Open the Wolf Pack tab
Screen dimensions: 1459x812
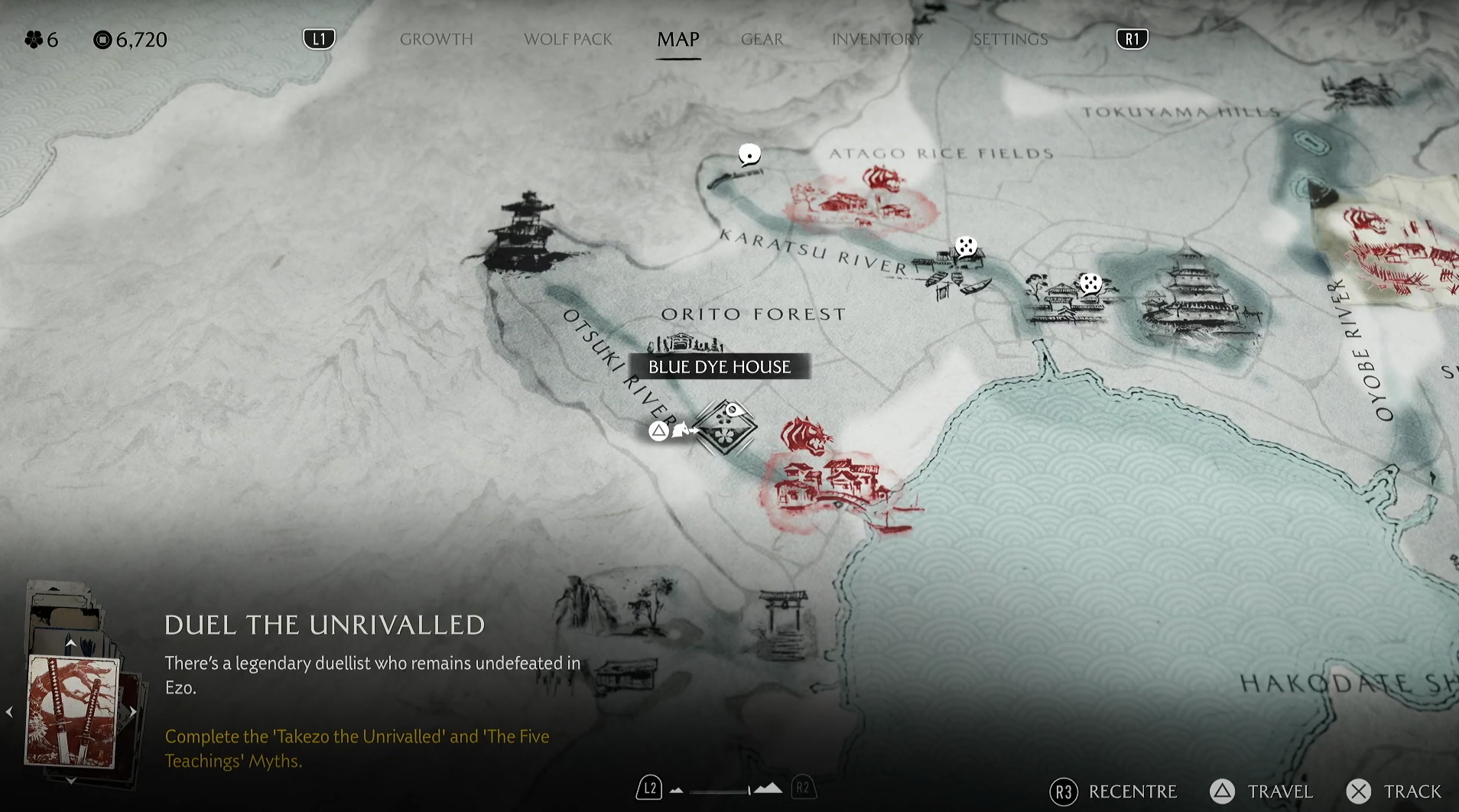click(x=567, y=39)
